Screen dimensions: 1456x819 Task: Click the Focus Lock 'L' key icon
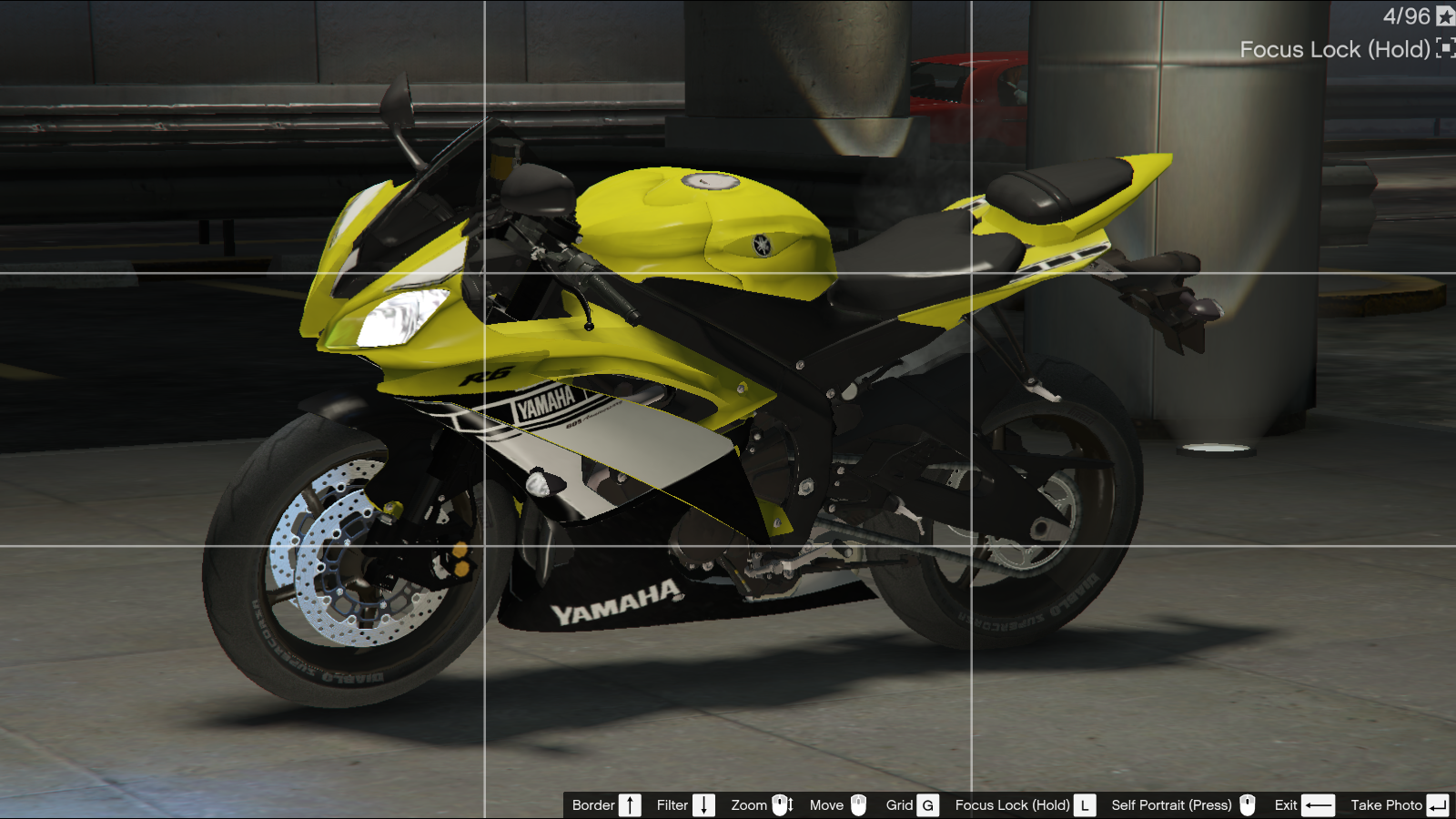point(1087,804)
